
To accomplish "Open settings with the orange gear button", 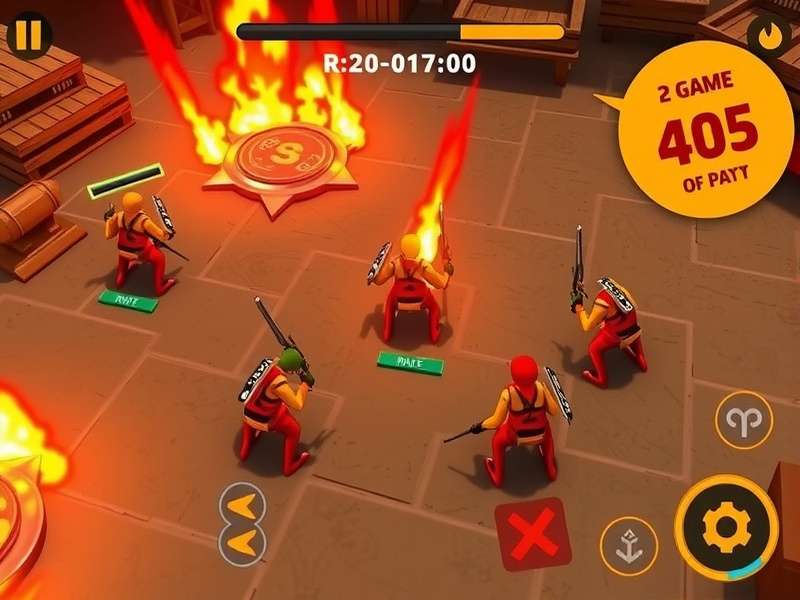I will pyautogui.click(x=726, y=527).
